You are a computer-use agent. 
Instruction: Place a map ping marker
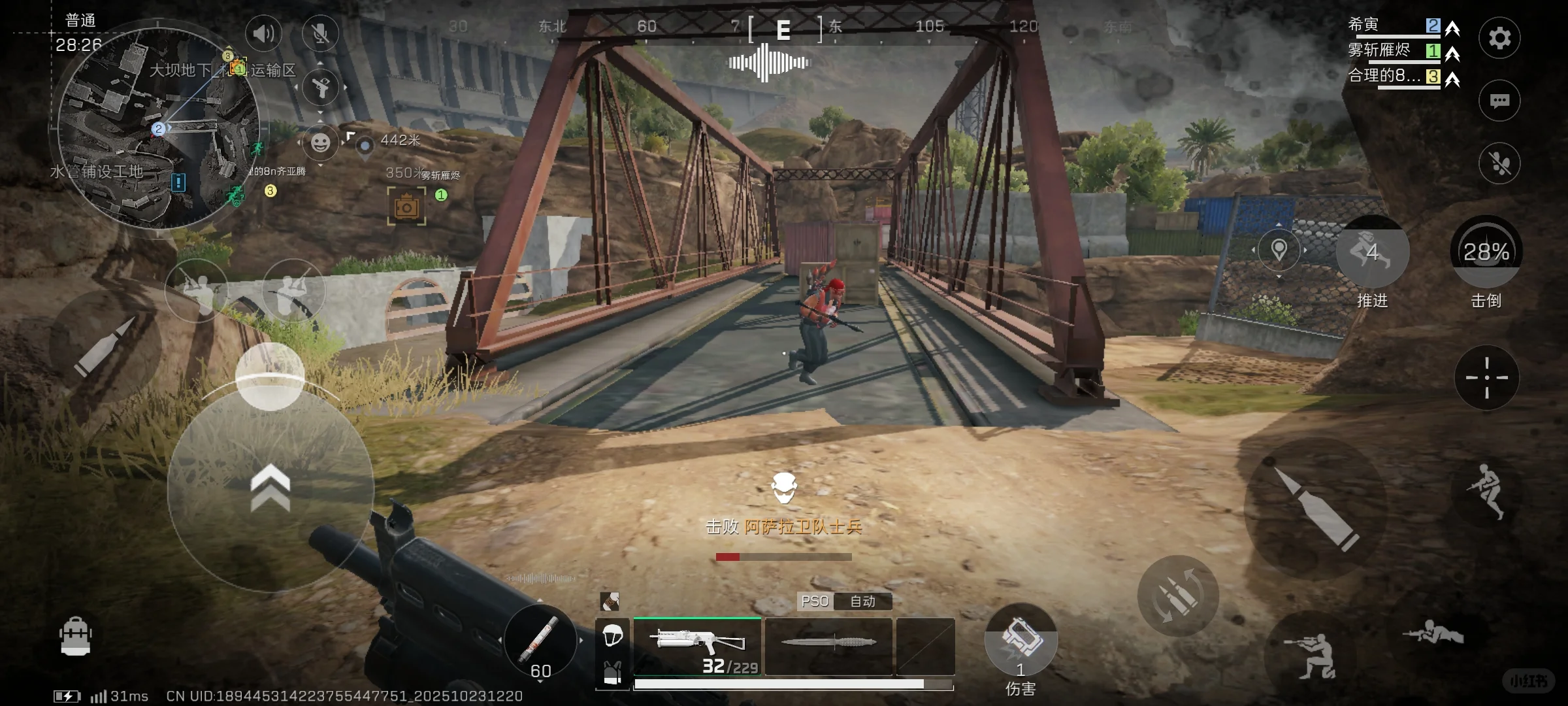pyautogui.click(x=1279, y=250)
